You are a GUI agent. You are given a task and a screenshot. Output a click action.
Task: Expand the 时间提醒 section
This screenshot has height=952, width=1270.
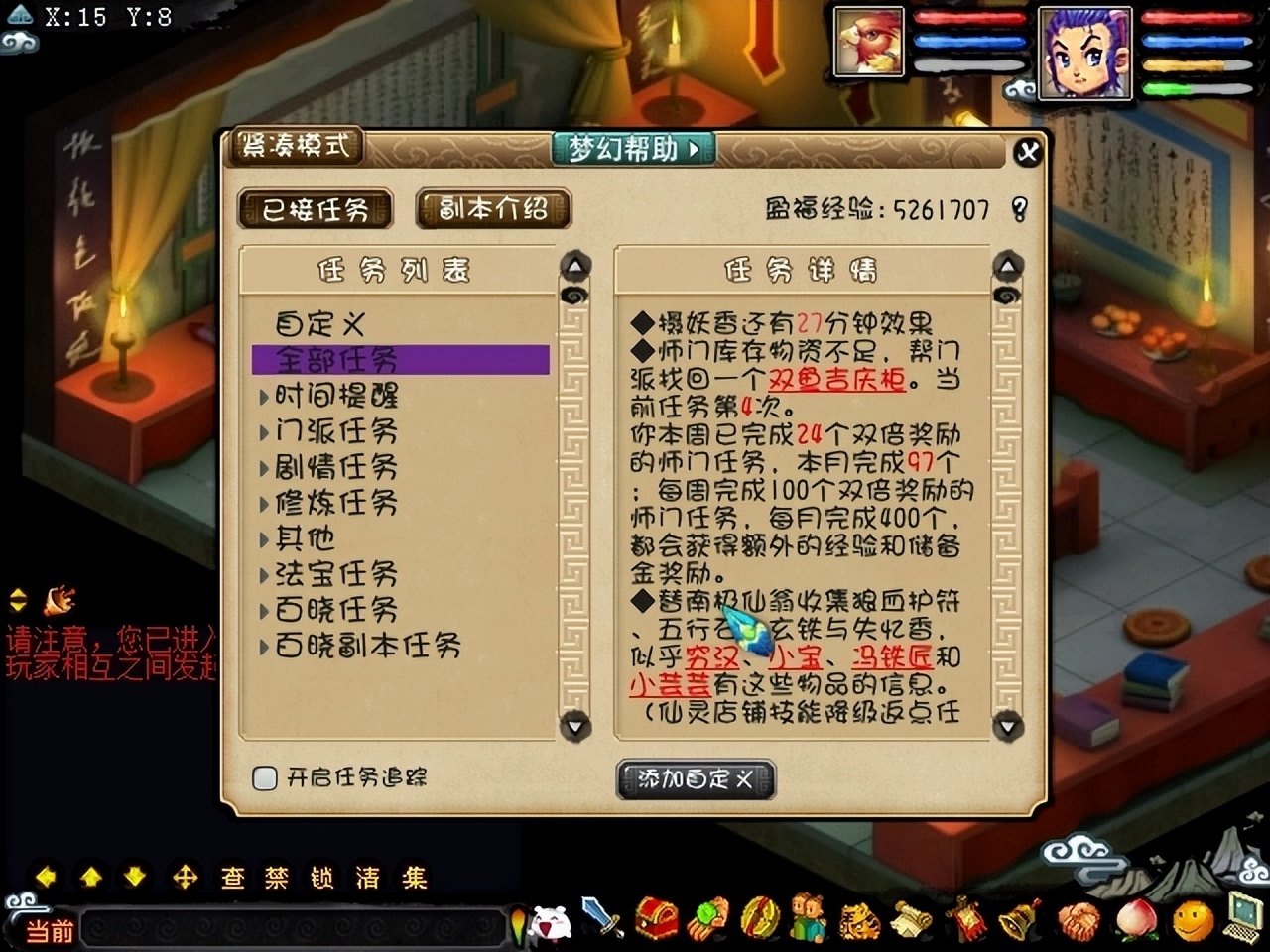(332, 396)
